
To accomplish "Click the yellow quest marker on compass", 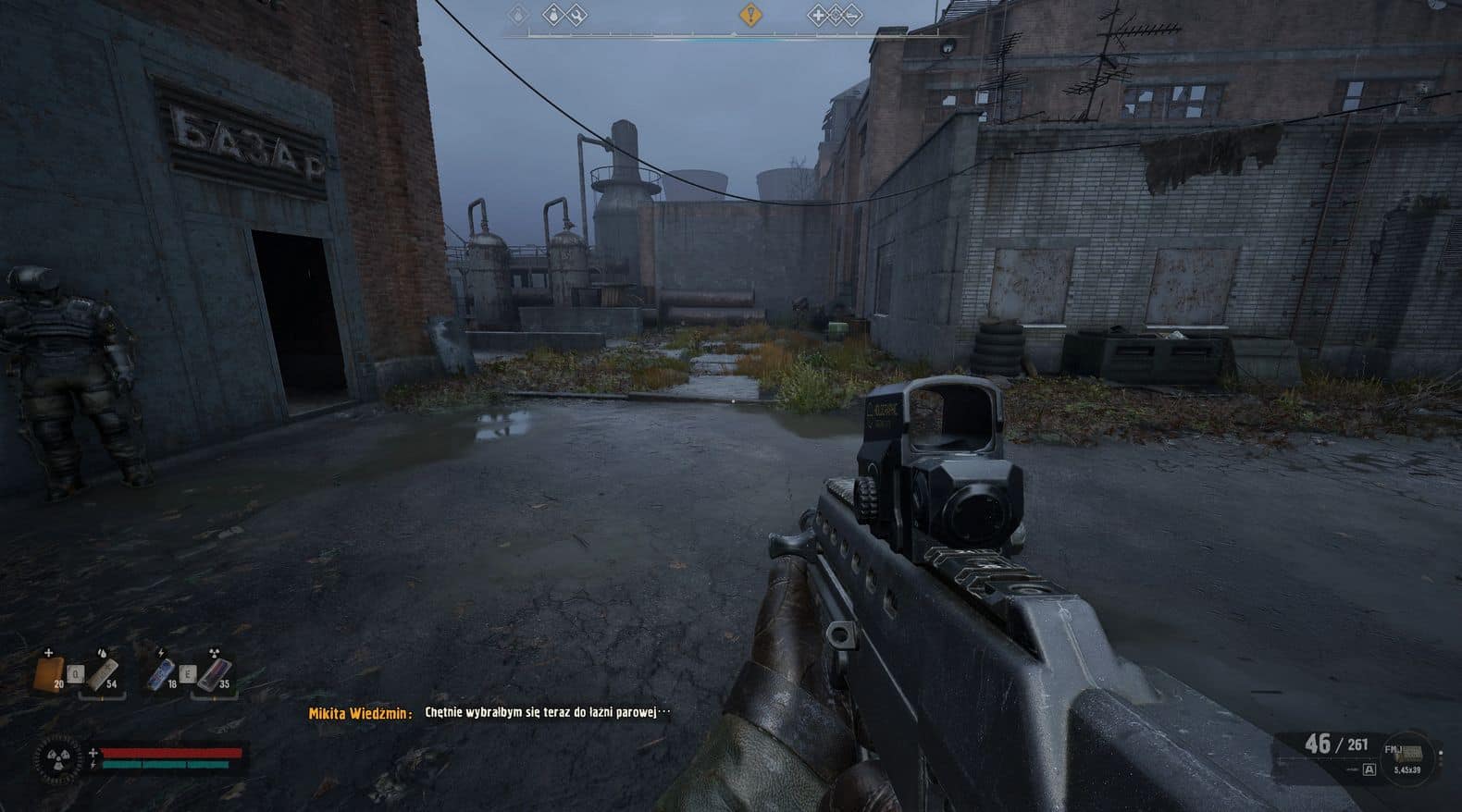I will click(x=749, y=15).
